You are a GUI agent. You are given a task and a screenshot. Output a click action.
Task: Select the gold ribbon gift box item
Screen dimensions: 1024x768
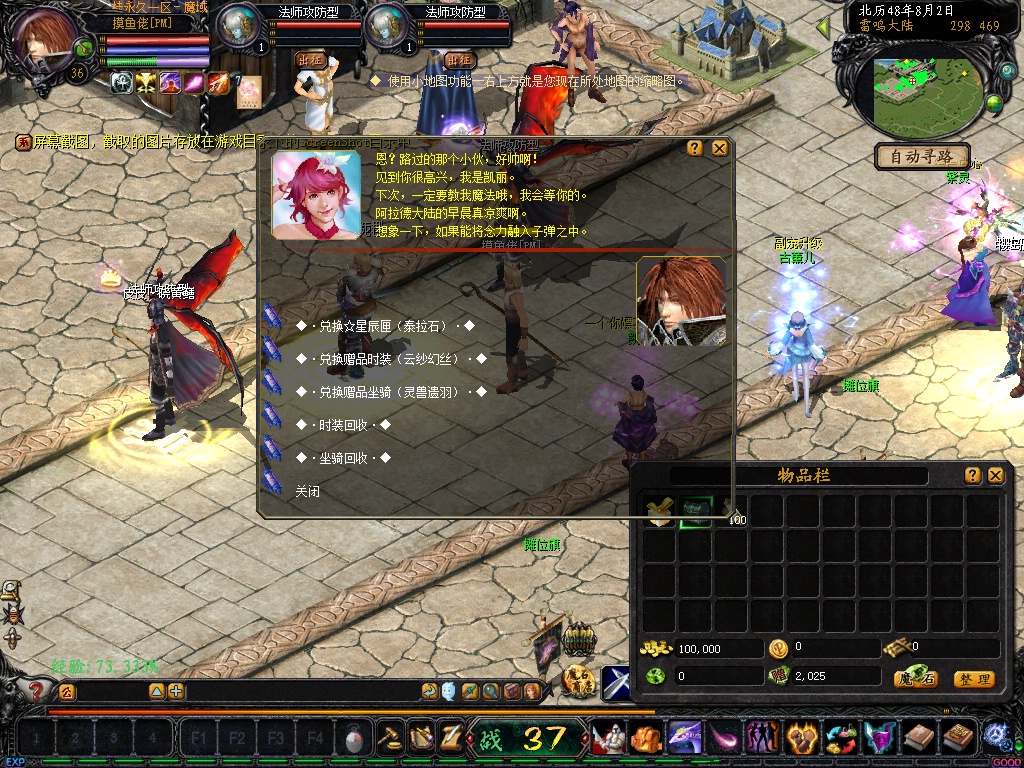point(659,511)
